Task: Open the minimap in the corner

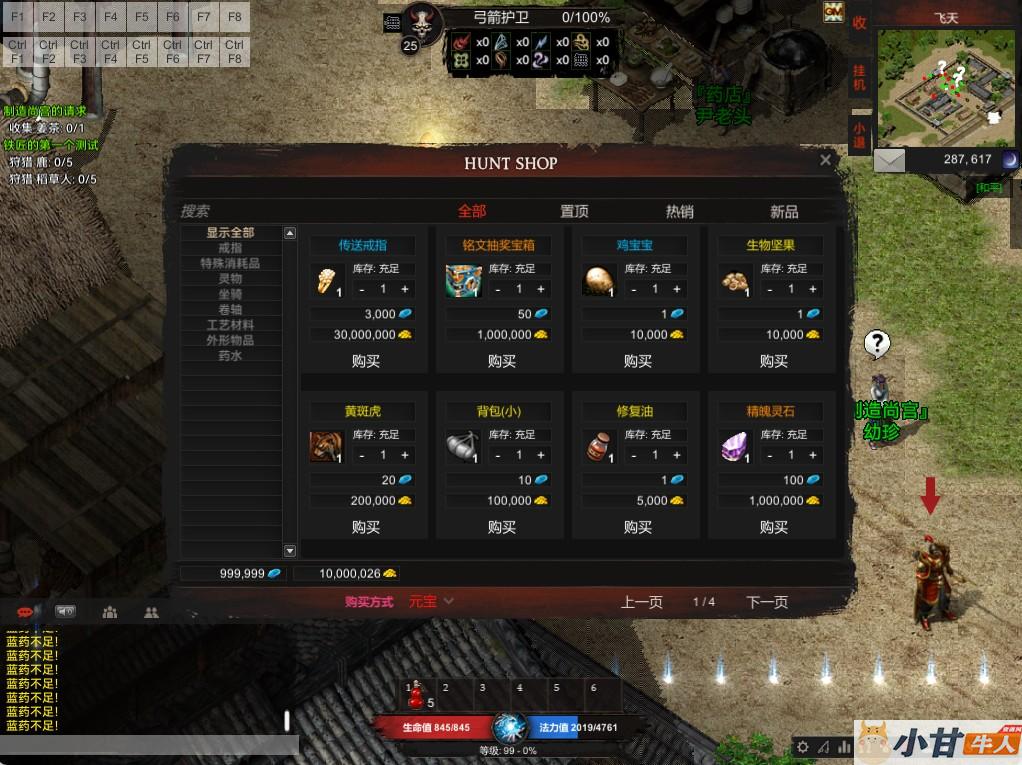Action: [946, 88]
